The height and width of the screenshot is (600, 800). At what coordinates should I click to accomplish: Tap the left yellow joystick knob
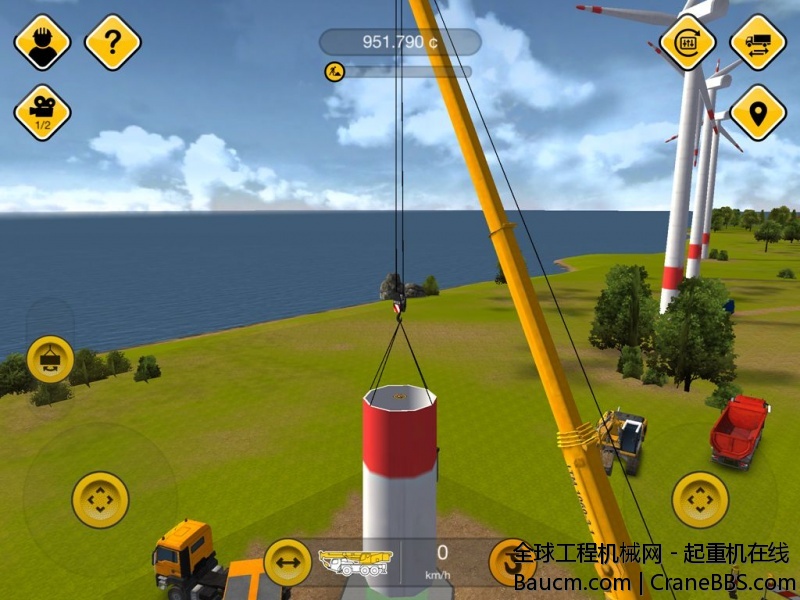click(x=100, y=499)
